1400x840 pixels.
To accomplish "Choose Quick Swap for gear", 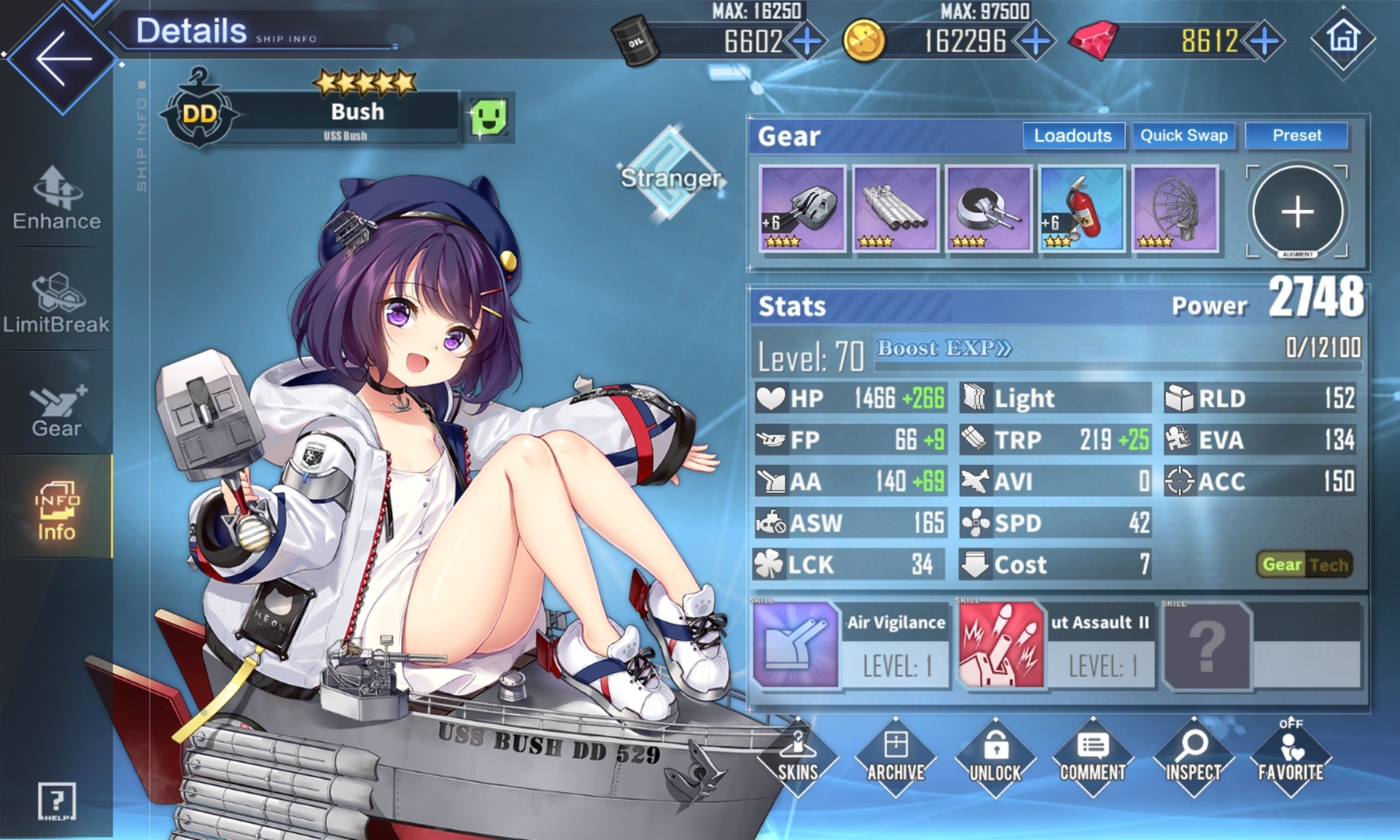I will click(x=1183, y=136).
